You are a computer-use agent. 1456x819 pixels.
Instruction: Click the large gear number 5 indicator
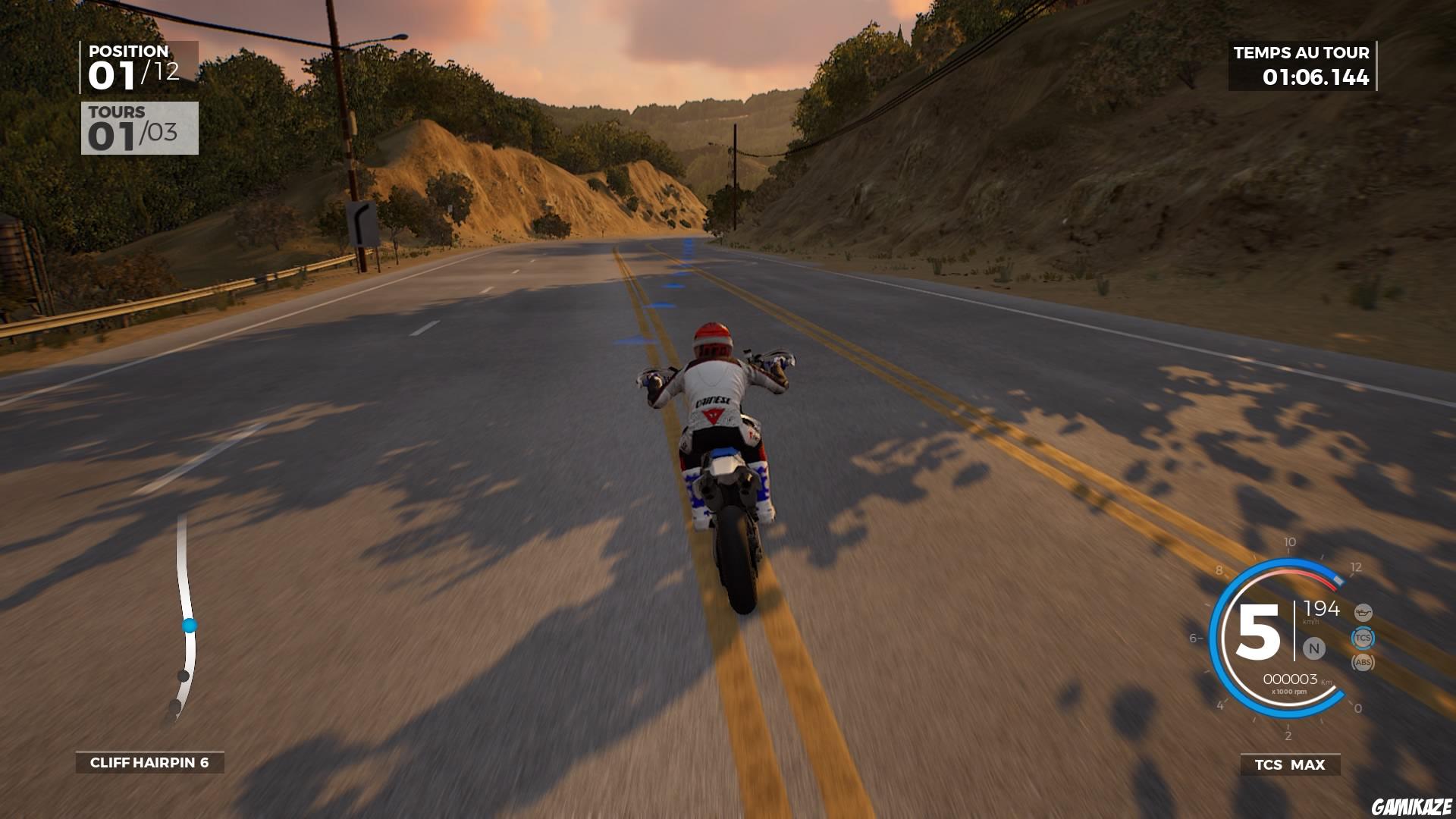click(1260, 631)
